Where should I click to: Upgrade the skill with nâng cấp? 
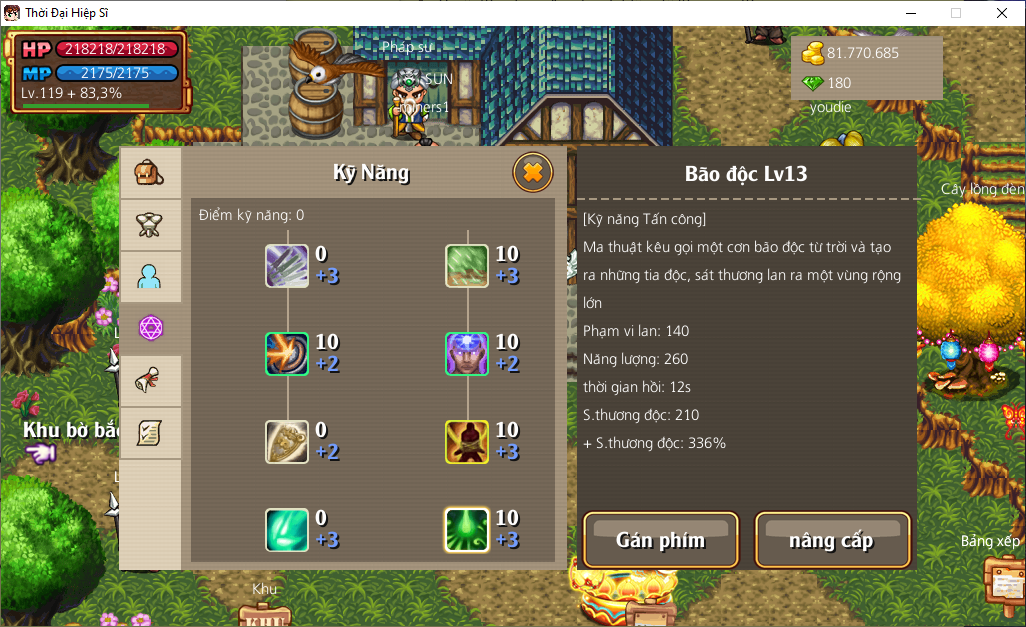pyautogui.click(x=832, y=540)
